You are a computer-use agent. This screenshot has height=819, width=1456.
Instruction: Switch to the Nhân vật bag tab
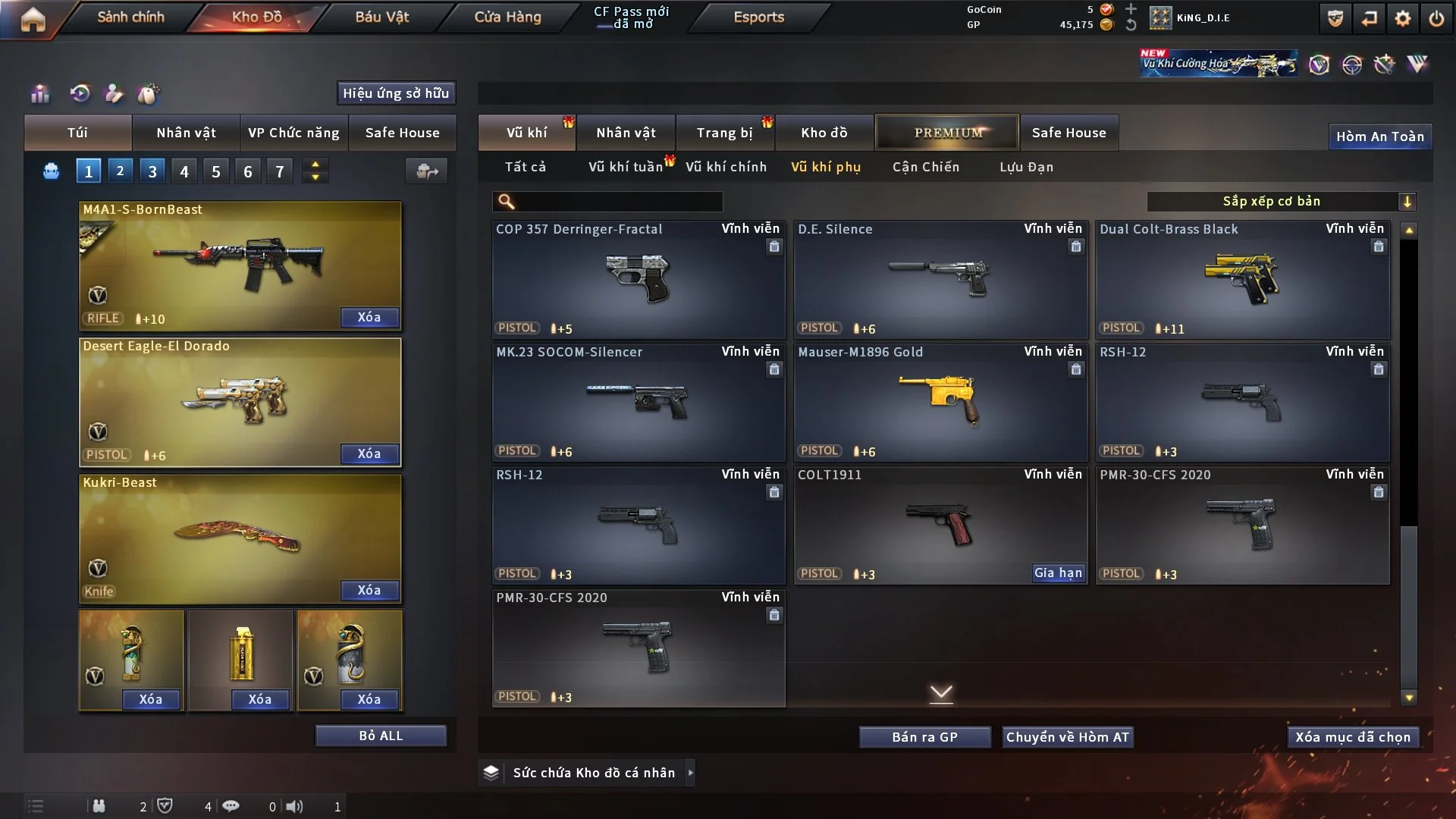(186, 133)
